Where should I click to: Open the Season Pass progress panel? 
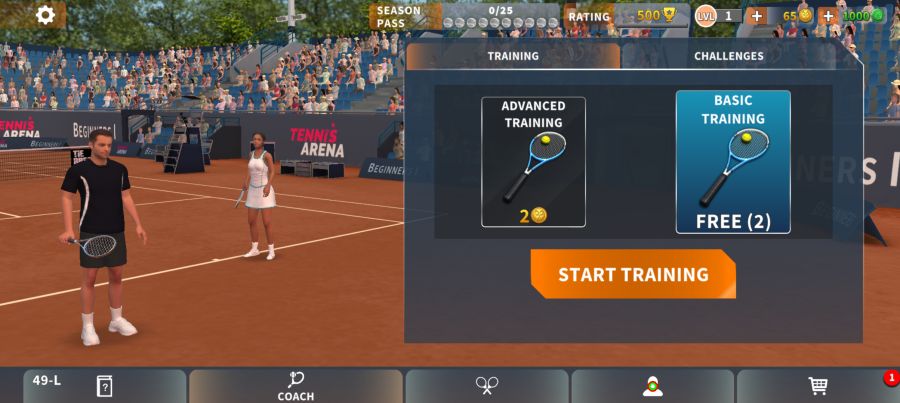point(465,16)
